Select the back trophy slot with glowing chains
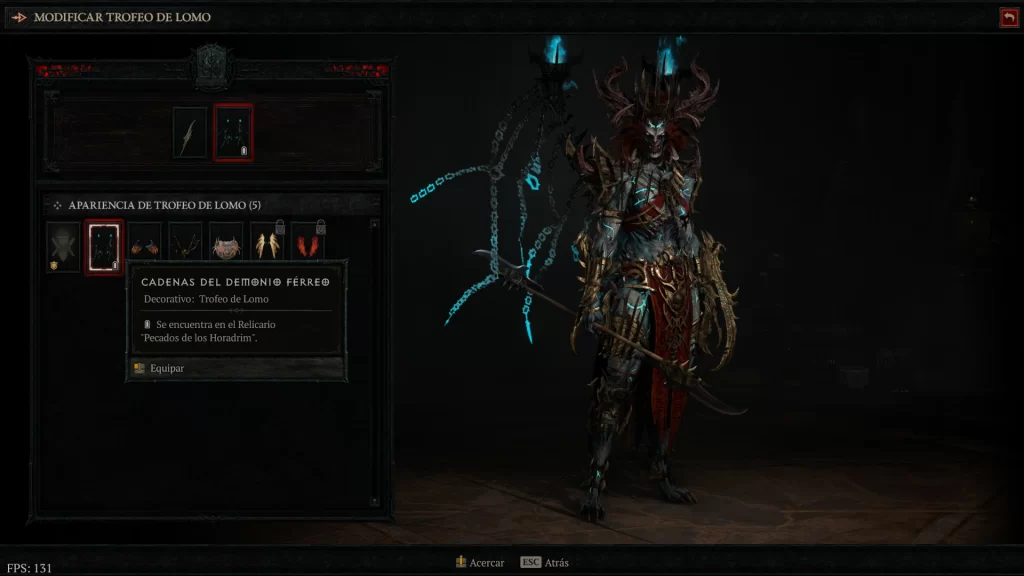This screenshot has width=1024, height=576. 234,133
